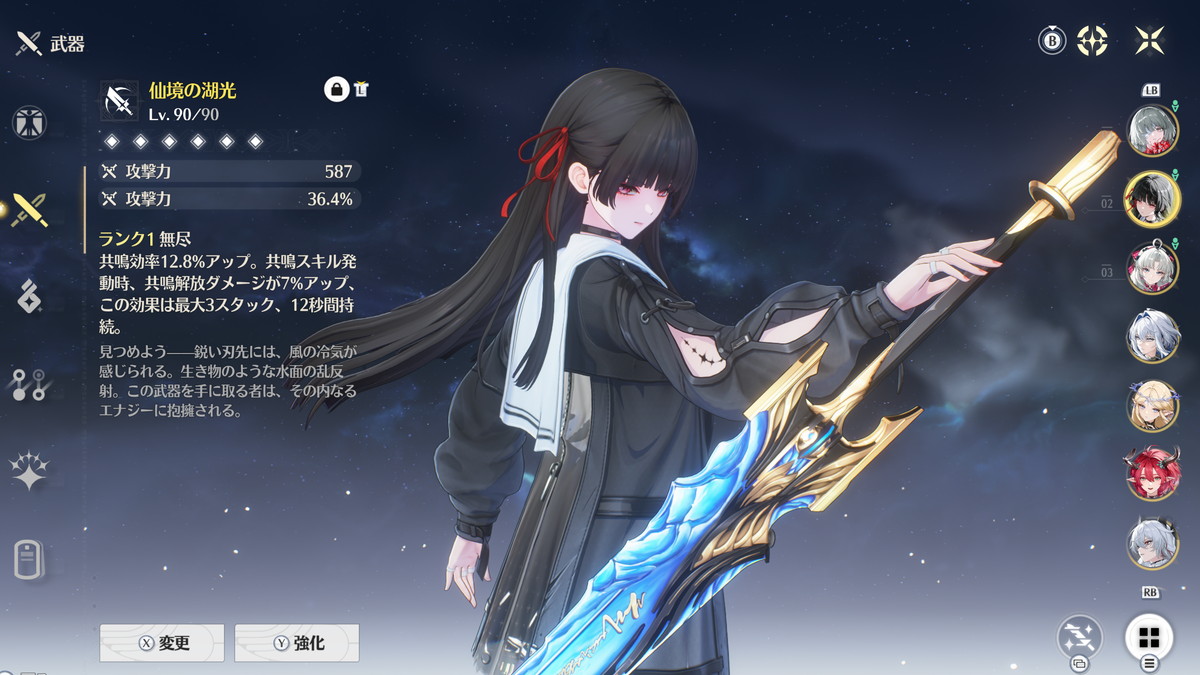The height and width of the screenshot is (675, 1200).
Task: Show the ID card profile tab
Action: (29, 559)
